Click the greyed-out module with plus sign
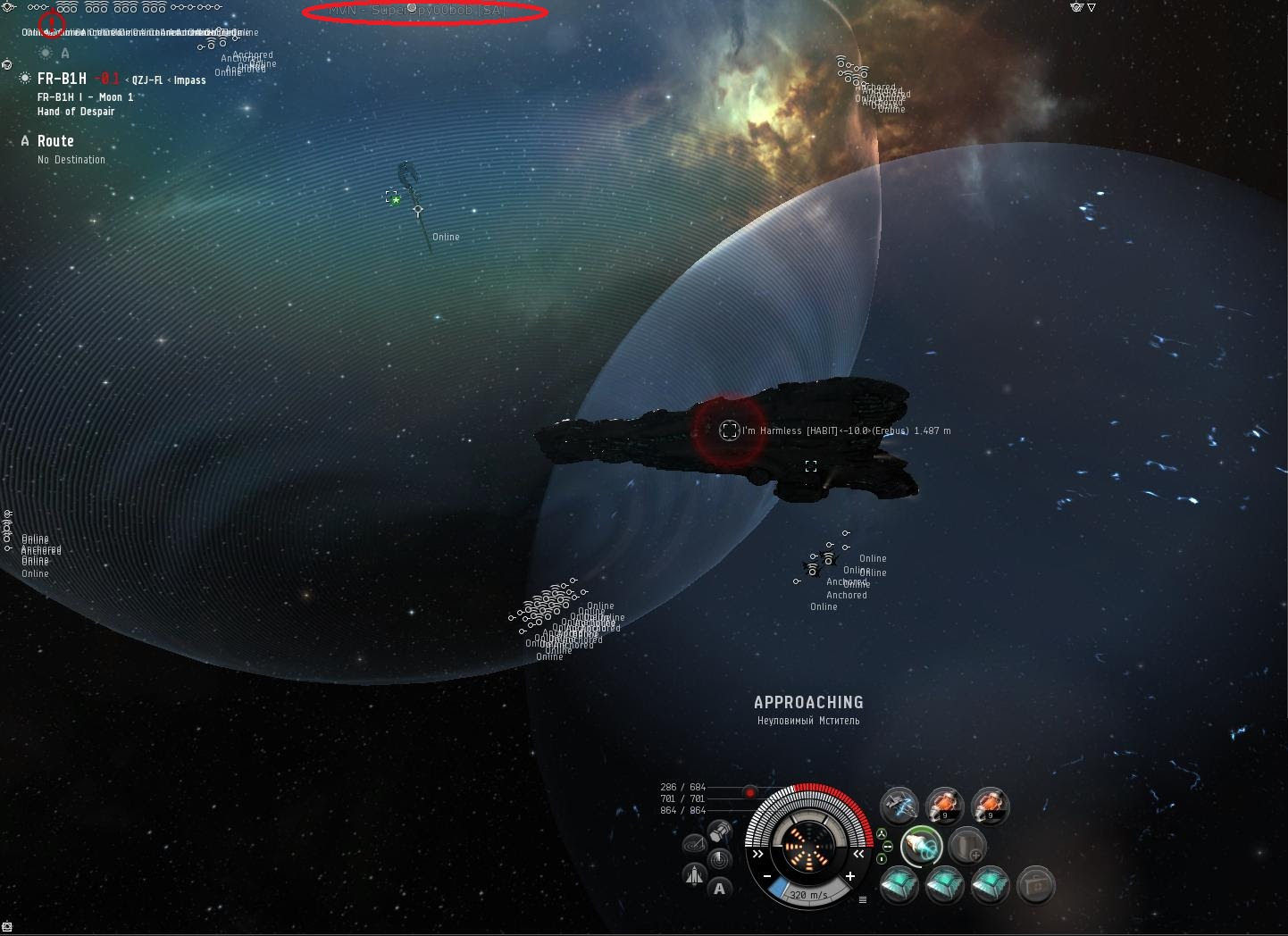This screenshot has width=1288, height=936. [966, 845]
